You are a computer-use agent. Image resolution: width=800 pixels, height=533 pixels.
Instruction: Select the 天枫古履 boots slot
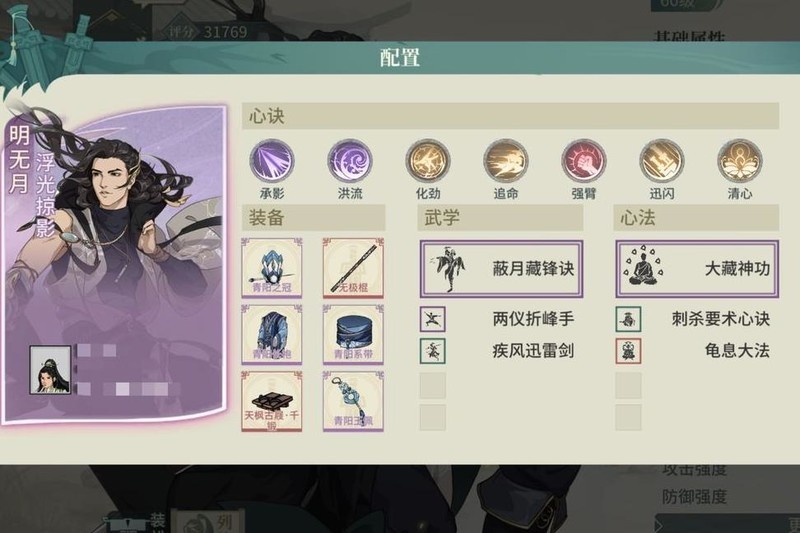click(x=272, y=401)
